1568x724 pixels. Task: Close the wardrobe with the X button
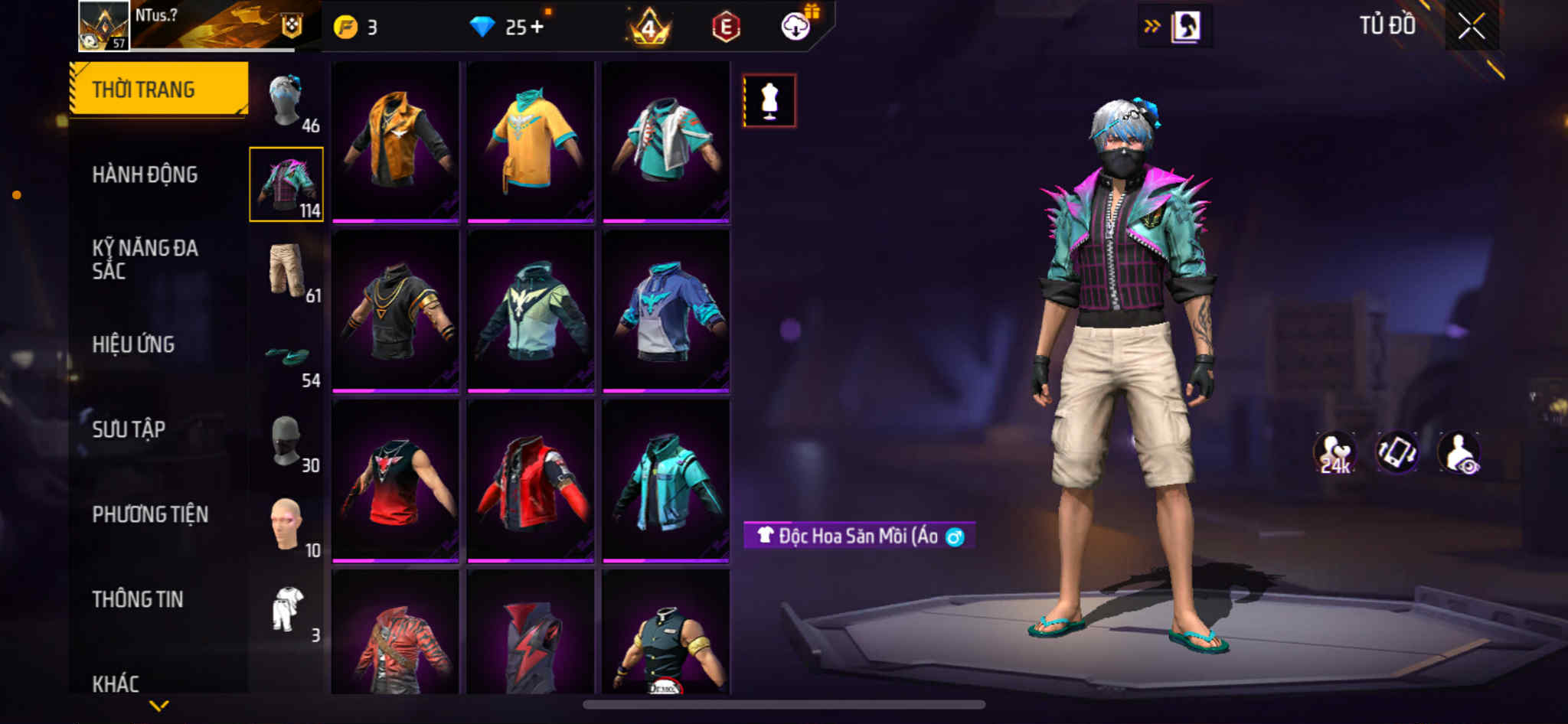point(1471,27)
